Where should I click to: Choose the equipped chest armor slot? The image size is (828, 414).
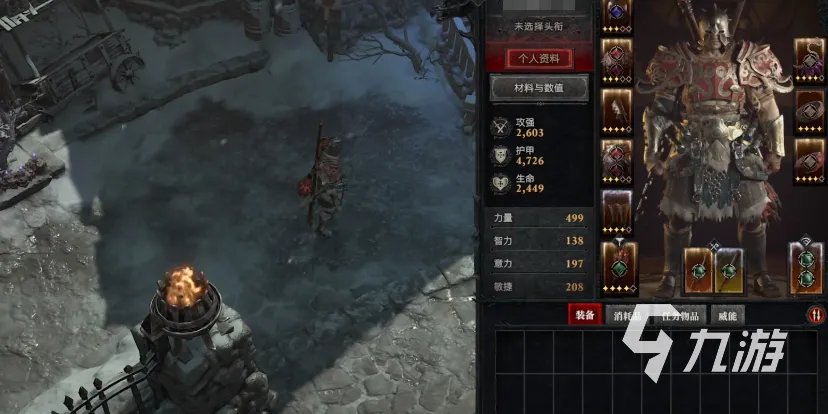[x=615, y=58]
